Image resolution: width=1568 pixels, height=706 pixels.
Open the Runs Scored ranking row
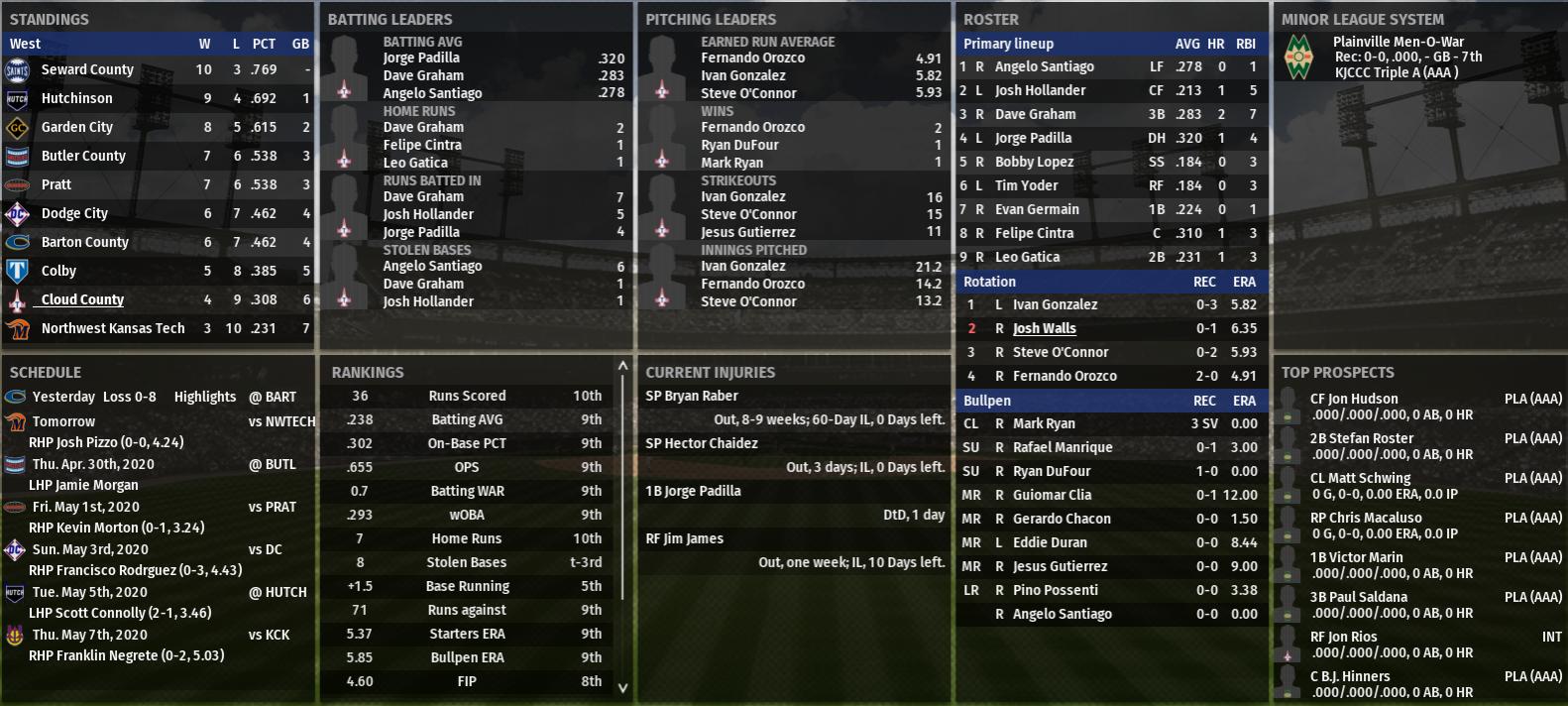[x=467, y=396]
